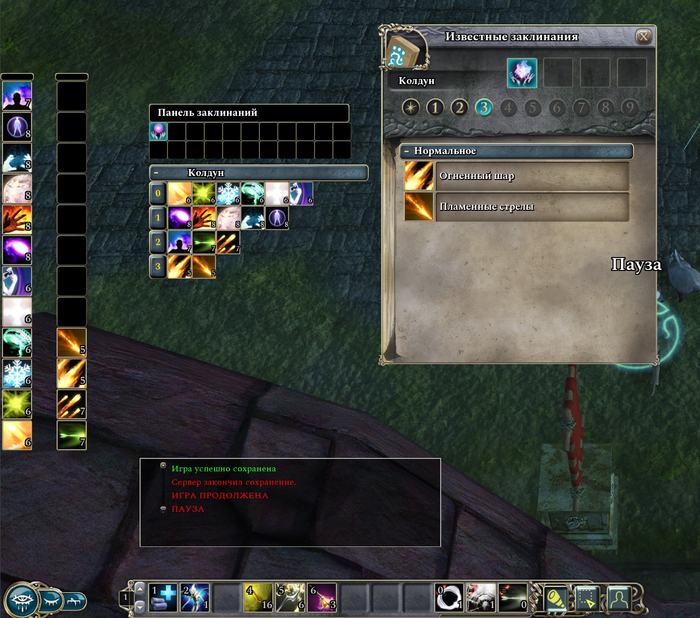Click the glowing orb metamagic icon in Known Spells

522,73
